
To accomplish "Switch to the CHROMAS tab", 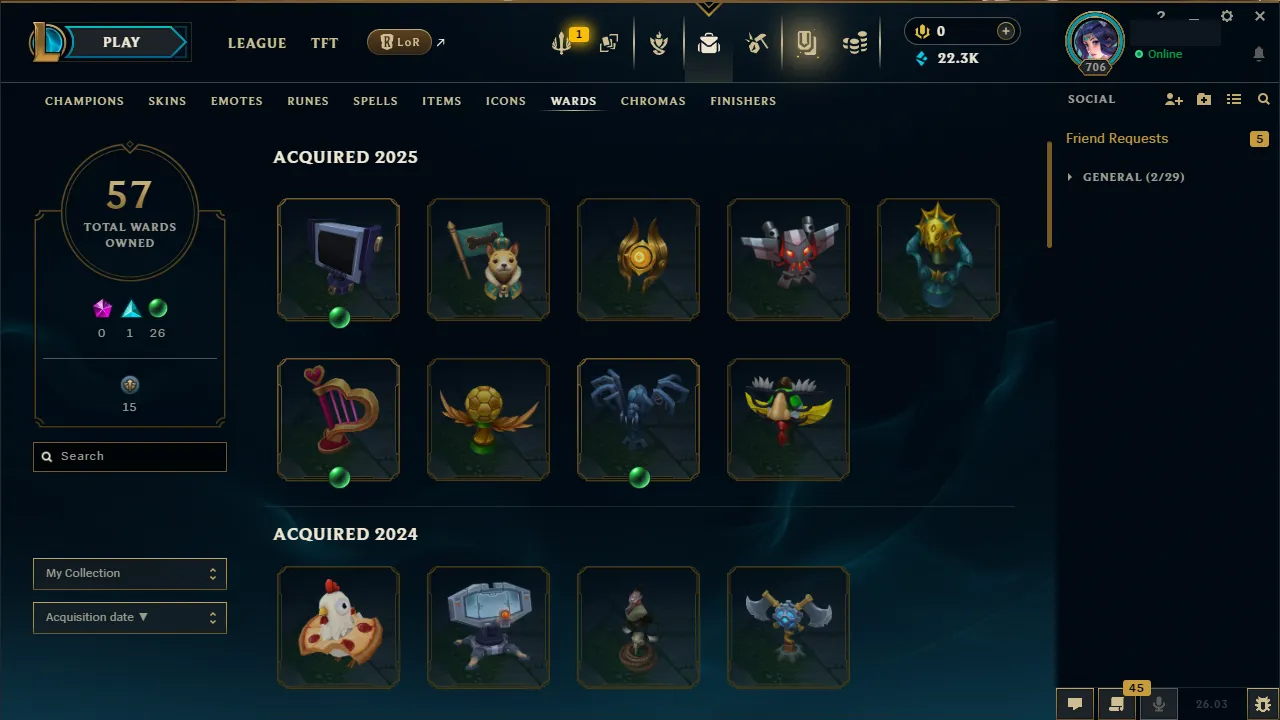I will click(653, 100).
